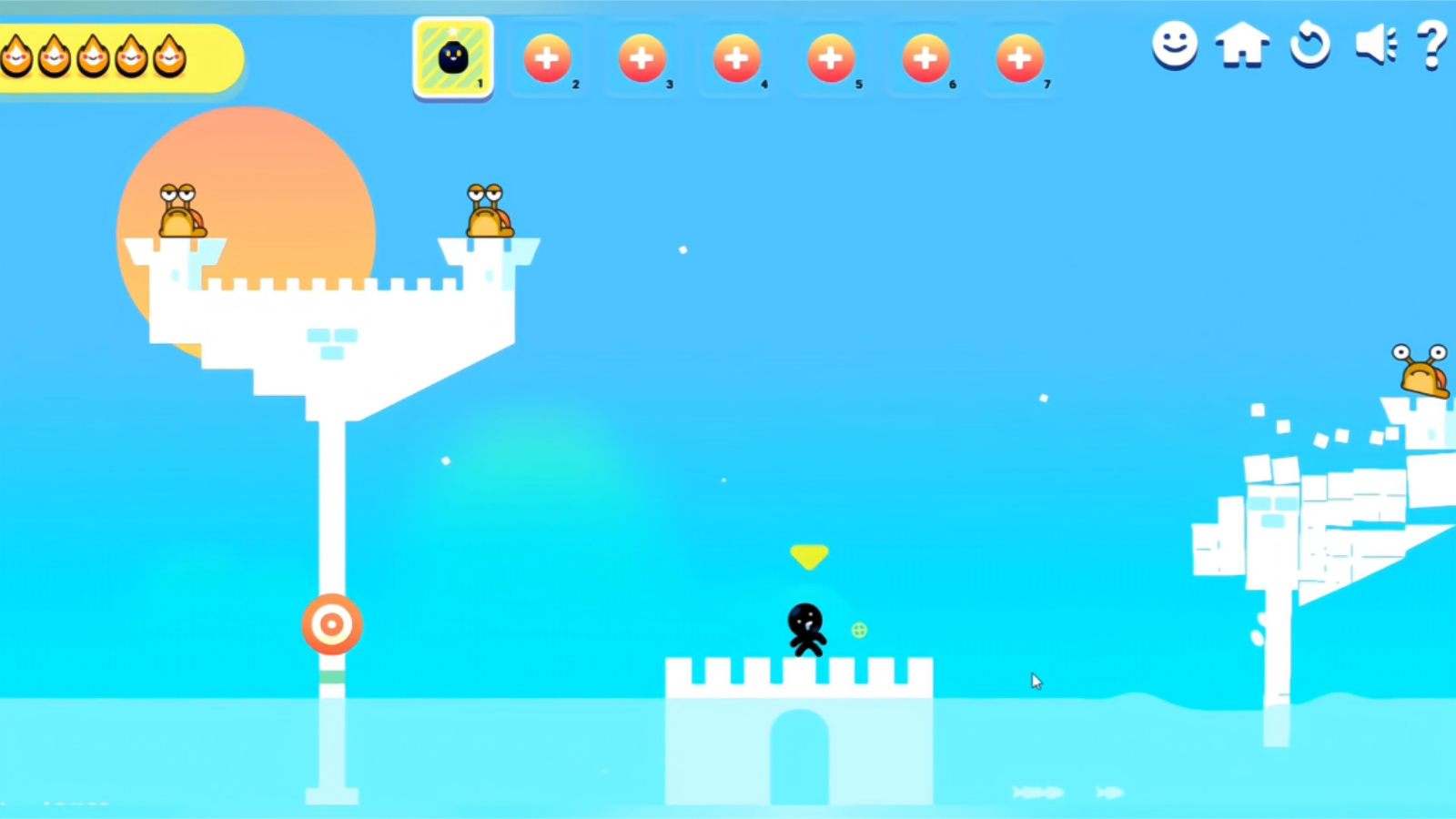Click the plus icon on slot 7

1019,57
